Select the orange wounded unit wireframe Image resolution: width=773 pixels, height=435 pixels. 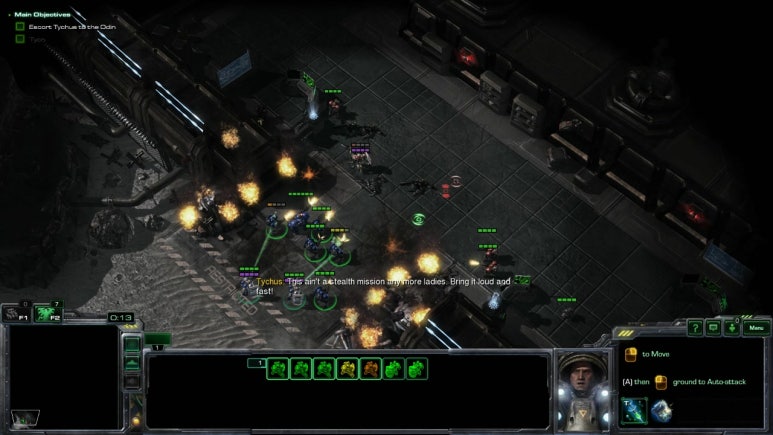[370, 369]
